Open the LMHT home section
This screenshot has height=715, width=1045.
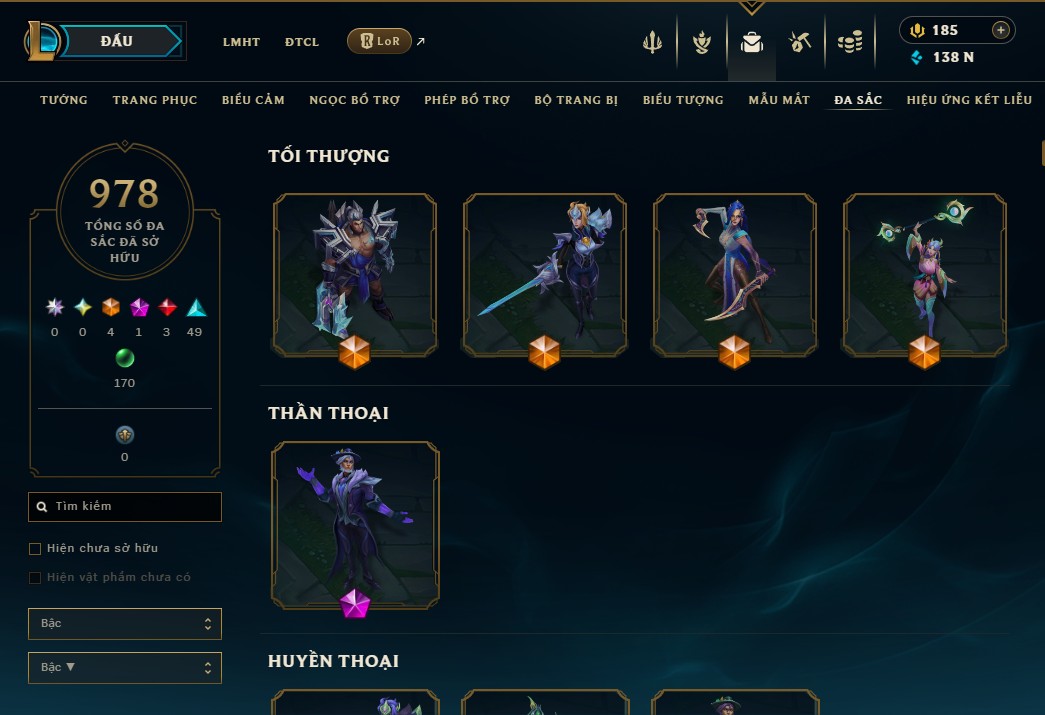[241, 42]
